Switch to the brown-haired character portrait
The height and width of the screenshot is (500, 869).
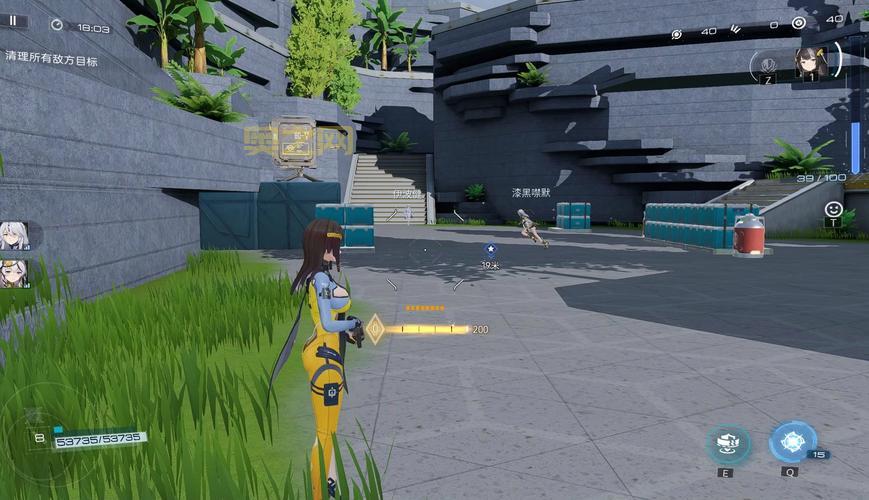(809, 62)
